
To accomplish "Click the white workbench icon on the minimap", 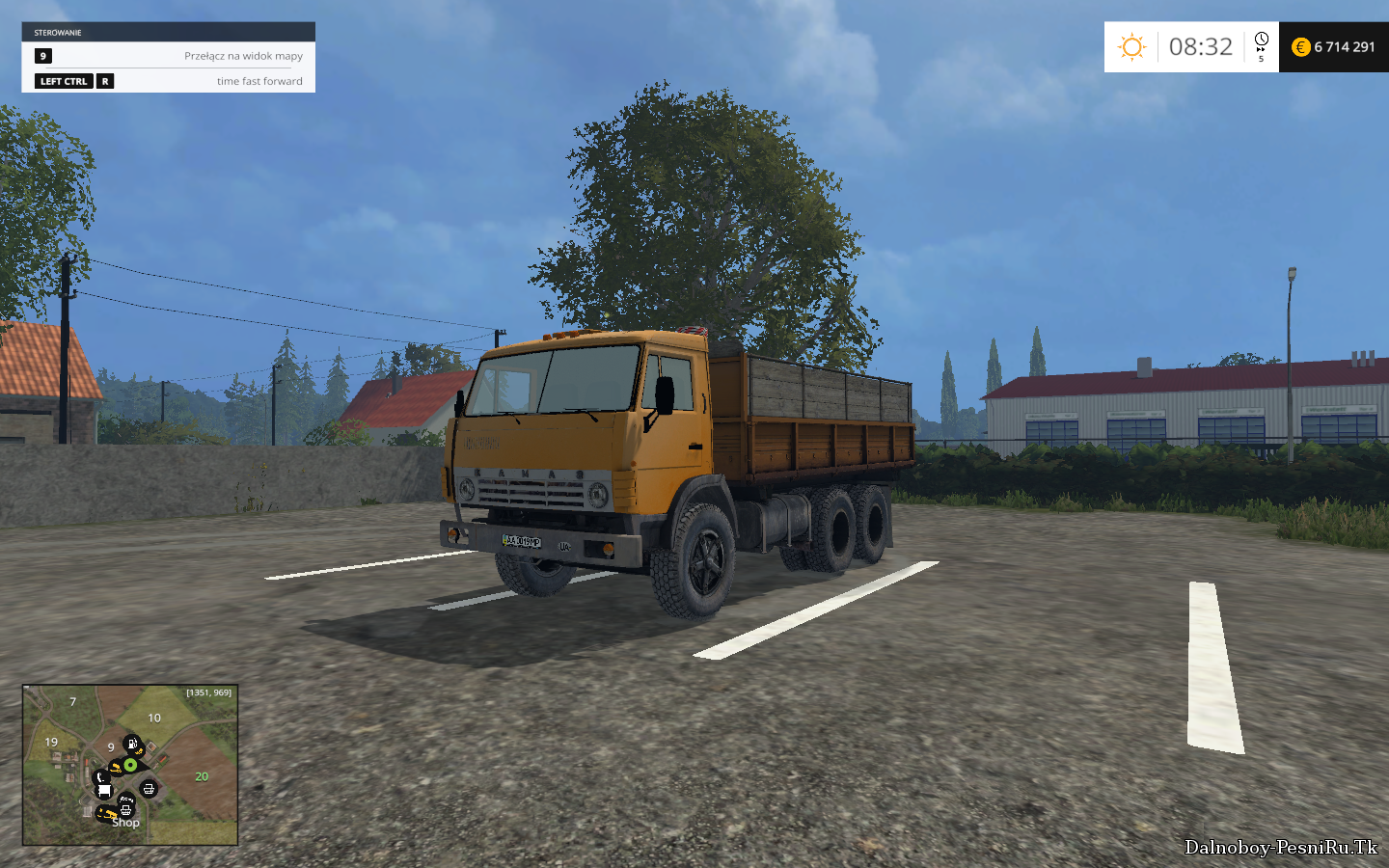I will click(103, 790).
